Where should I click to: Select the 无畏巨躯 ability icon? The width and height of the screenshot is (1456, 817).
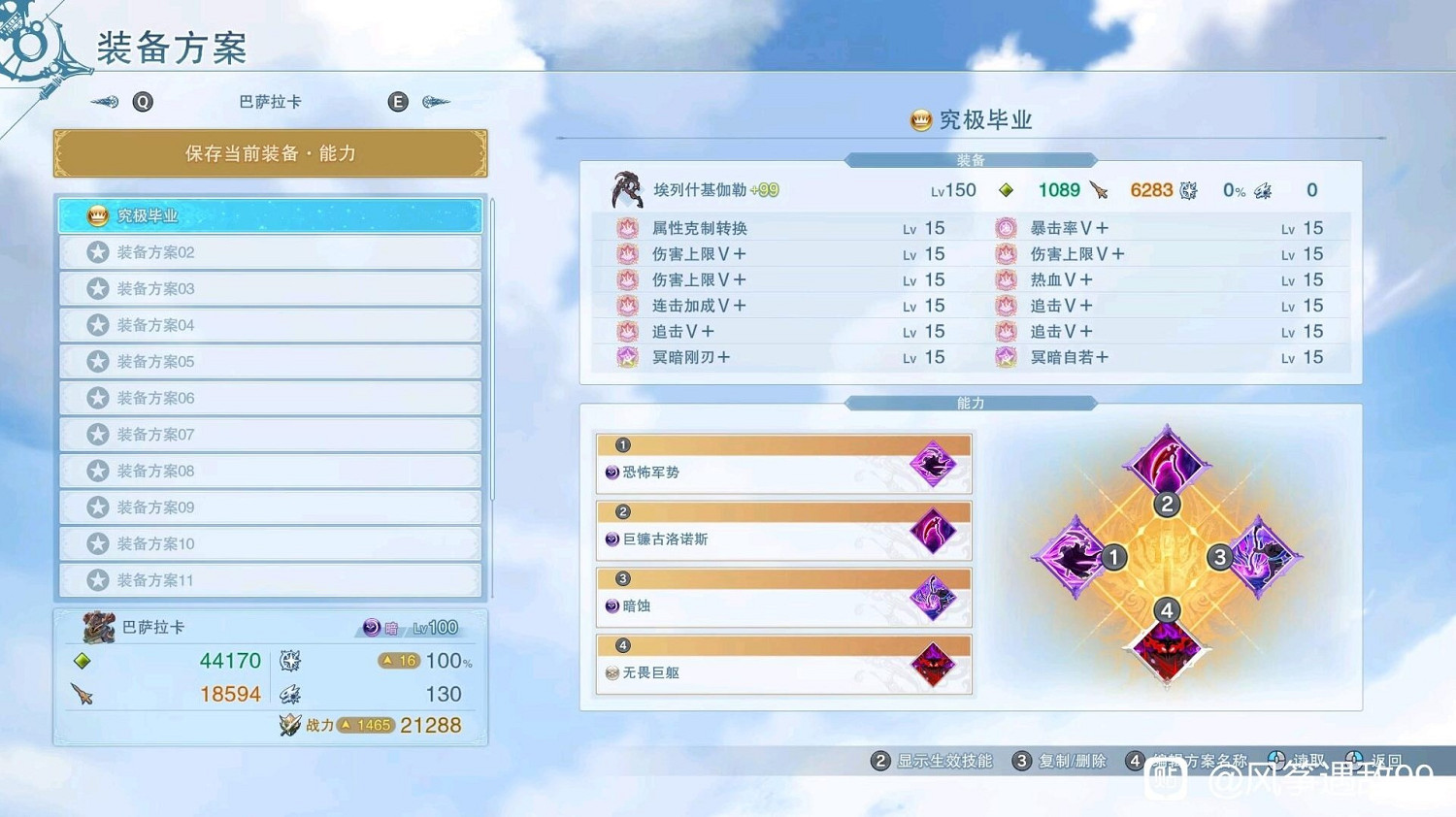point(934,664)
